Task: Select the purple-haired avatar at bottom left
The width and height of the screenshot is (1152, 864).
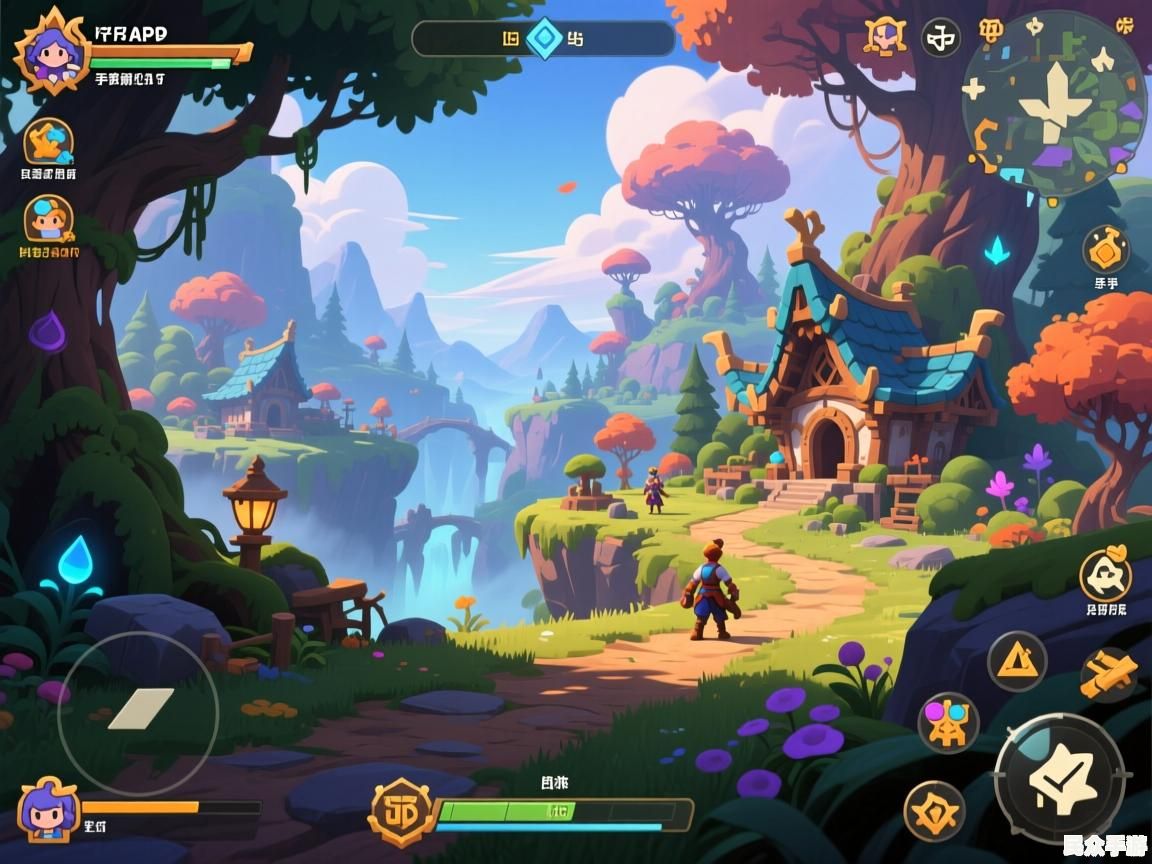Action: tap(48, 810)
